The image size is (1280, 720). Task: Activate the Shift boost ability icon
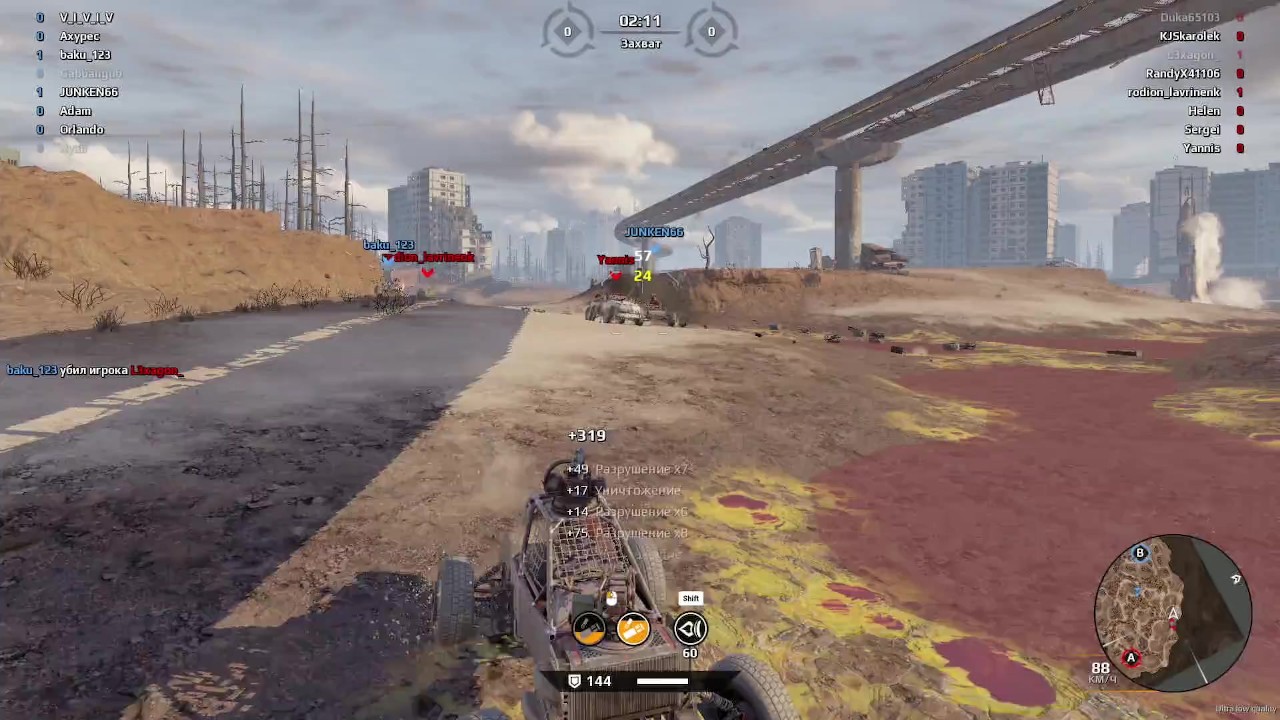[690, 627]
